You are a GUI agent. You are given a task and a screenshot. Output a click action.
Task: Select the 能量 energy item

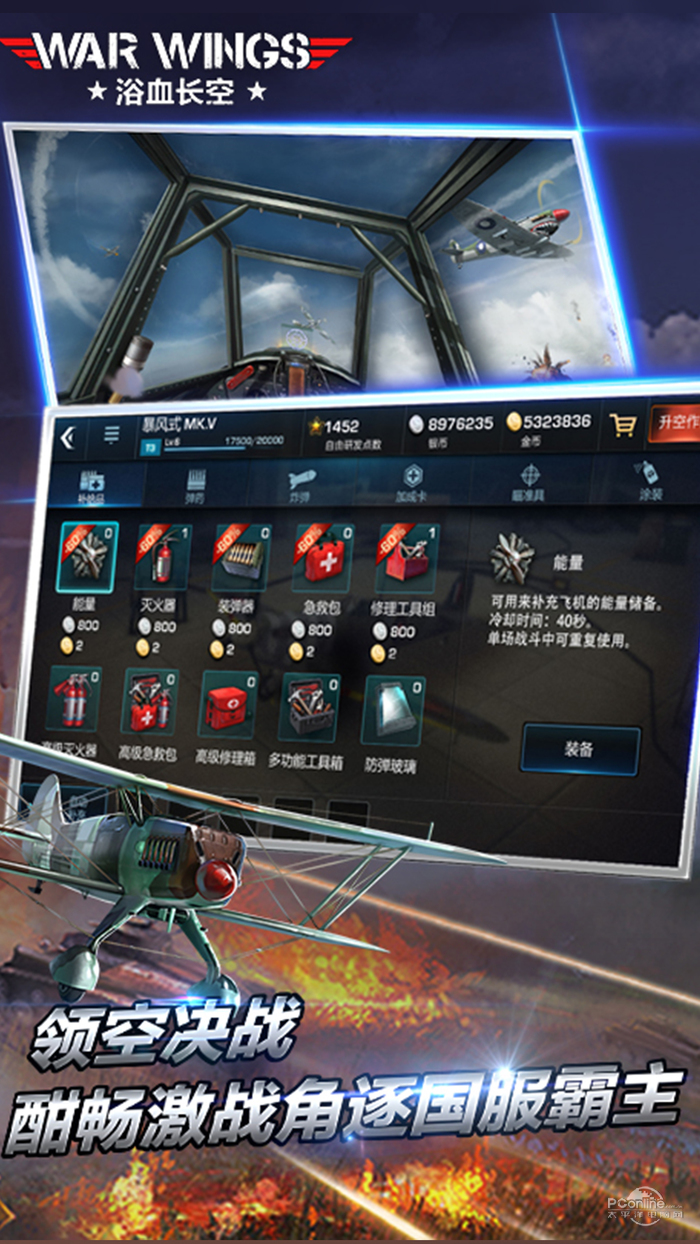[x=86, y=558]
